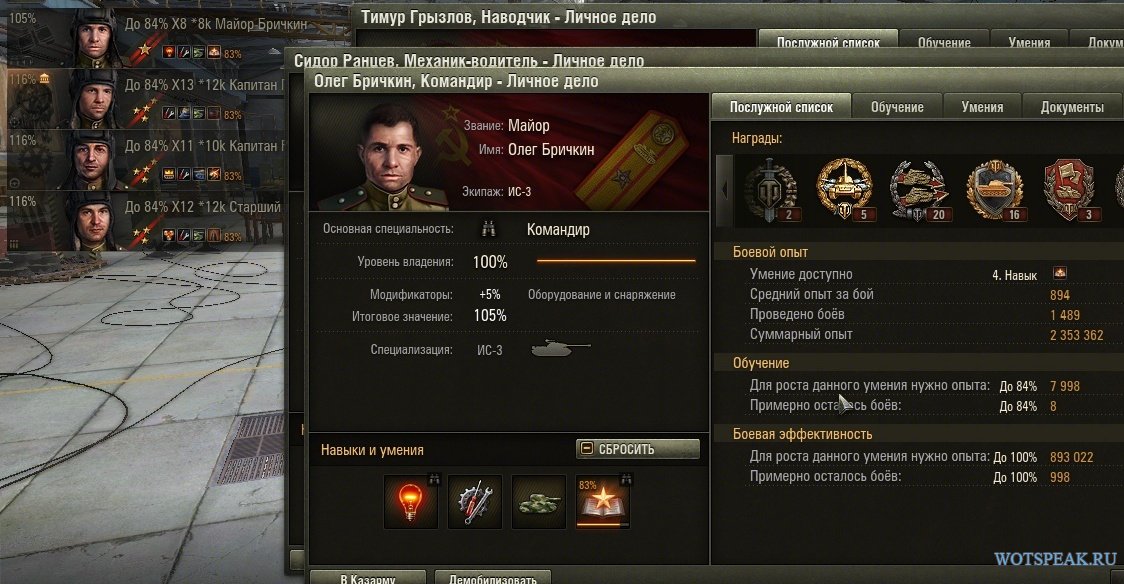
Task: Choose the Repair wrench skill icon
Action: pos(474,500)
